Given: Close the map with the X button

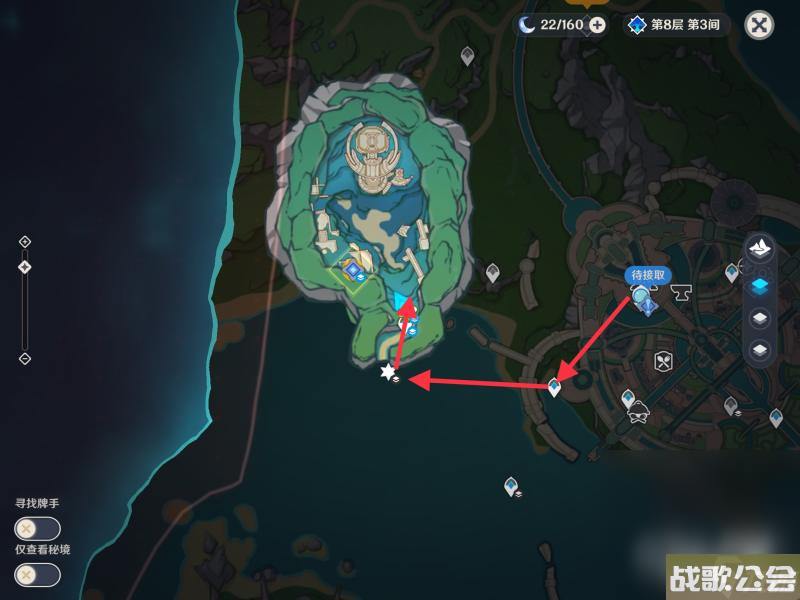Looking at the screenshot, I should click(x=760, y=25).
